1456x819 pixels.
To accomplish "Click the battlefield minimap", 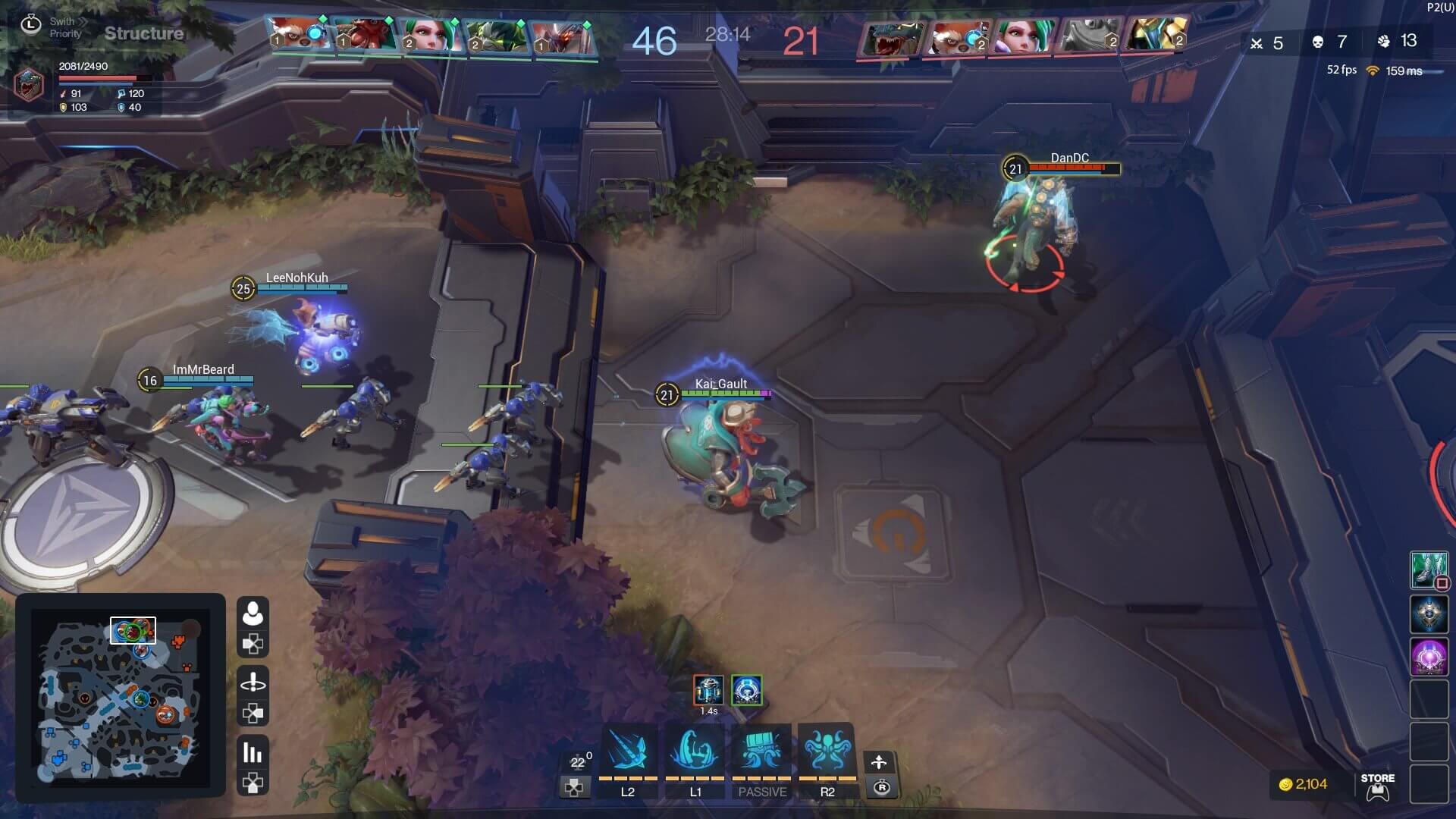I will (120, 695).
